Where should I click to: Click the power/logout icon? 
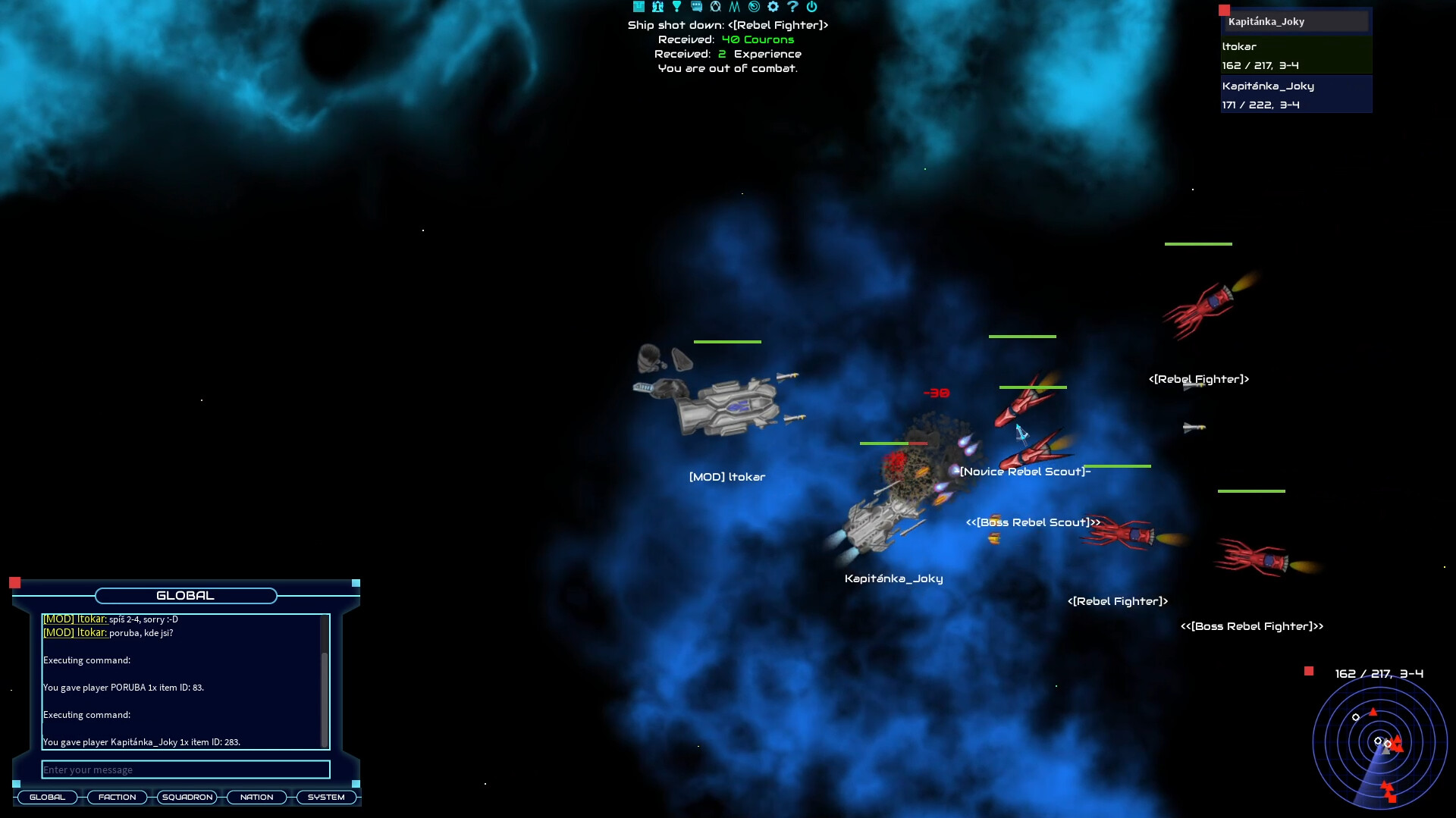pyautogui.click(x=811, y=7)
